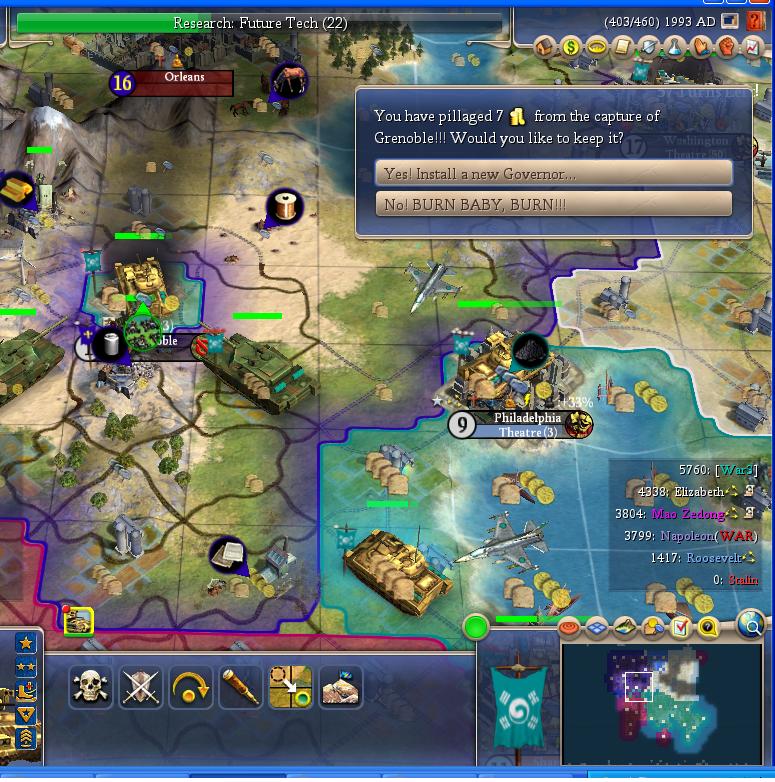Select Elizabeth on the scoreboard
The height and width of the screenshot is (782, 775).
tap(698, 491)
